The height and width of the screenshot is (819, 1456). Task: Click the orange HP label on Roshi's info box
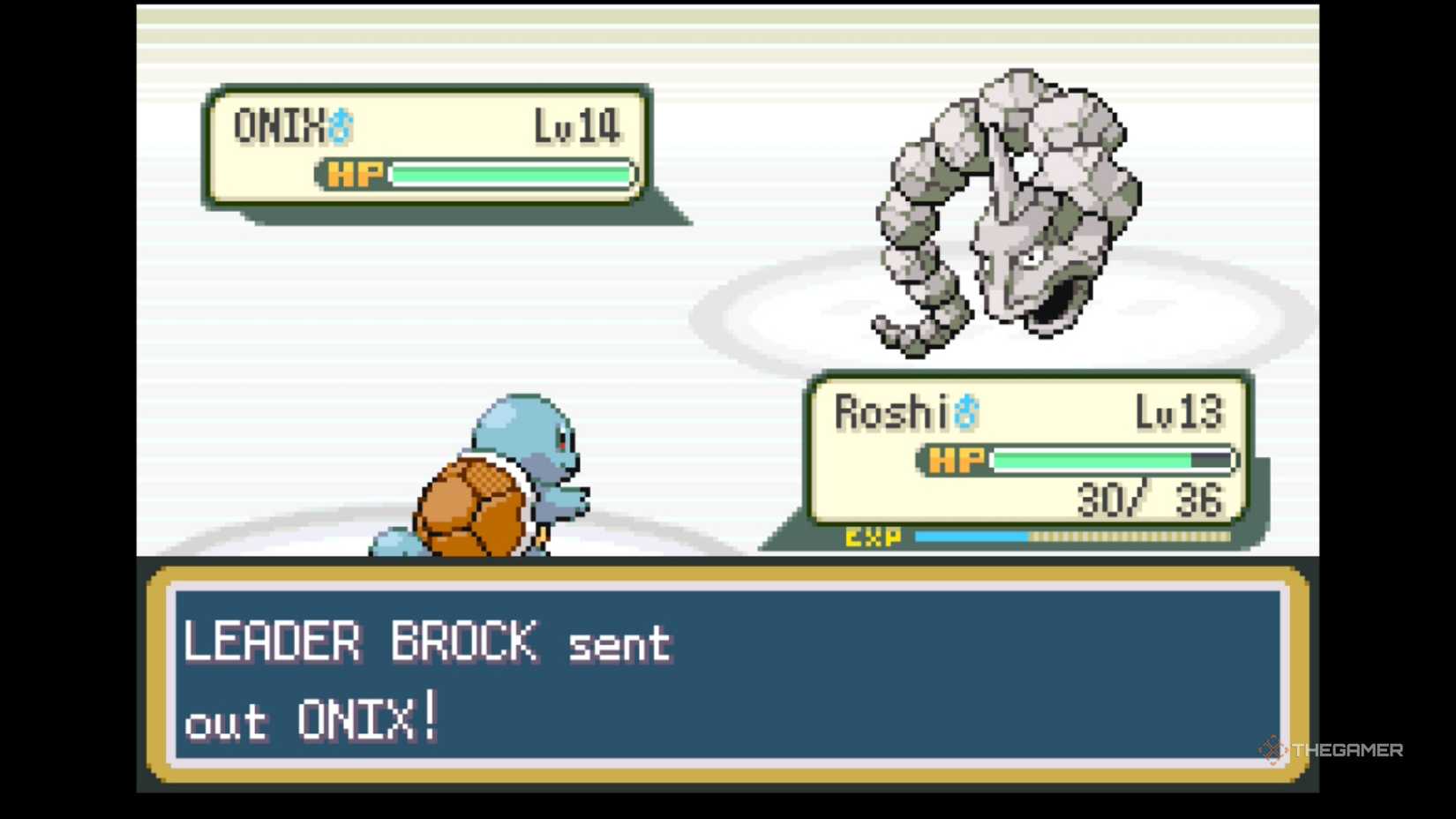(954, 459)
